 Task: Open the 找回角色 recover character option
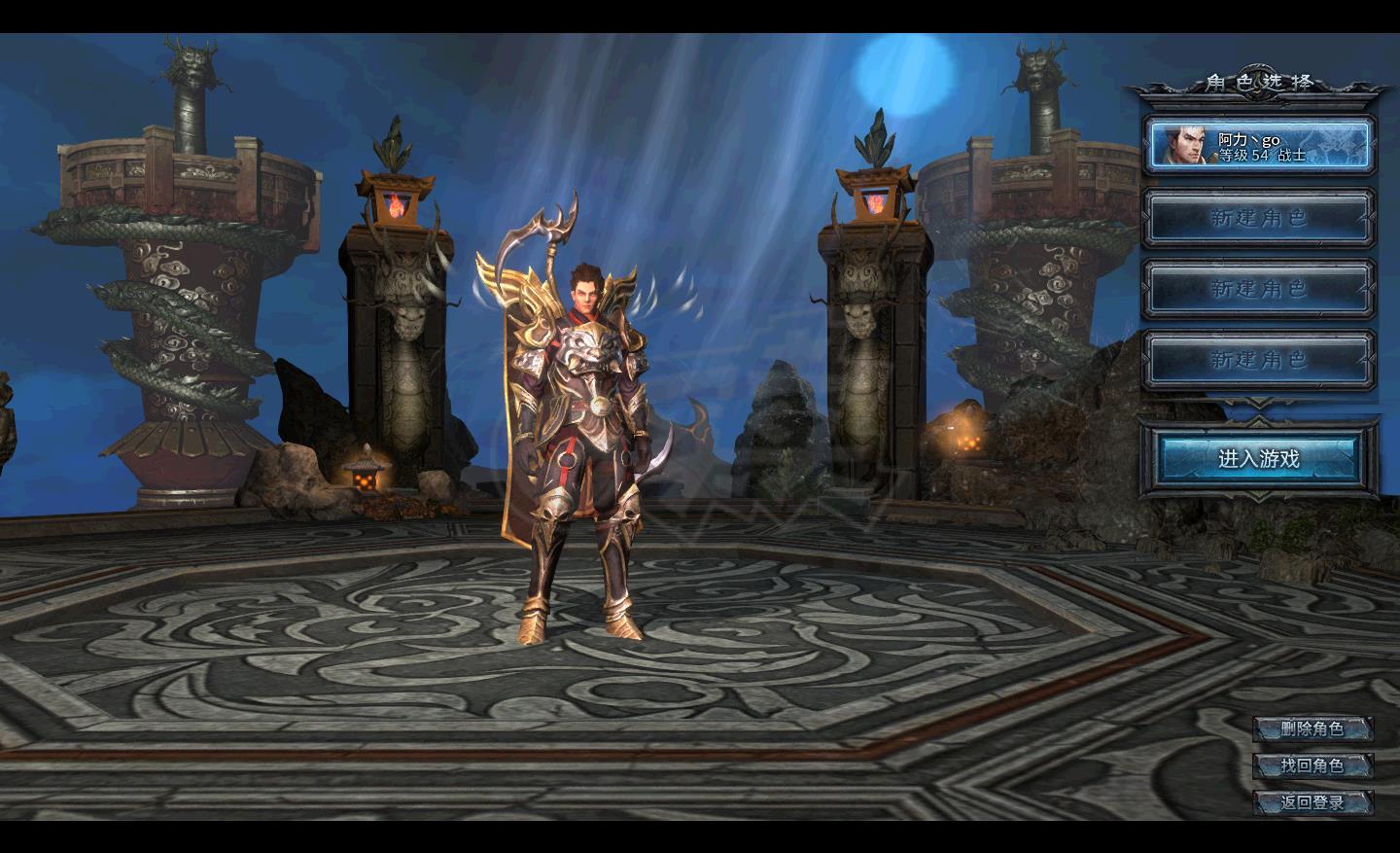(1312, 765)
